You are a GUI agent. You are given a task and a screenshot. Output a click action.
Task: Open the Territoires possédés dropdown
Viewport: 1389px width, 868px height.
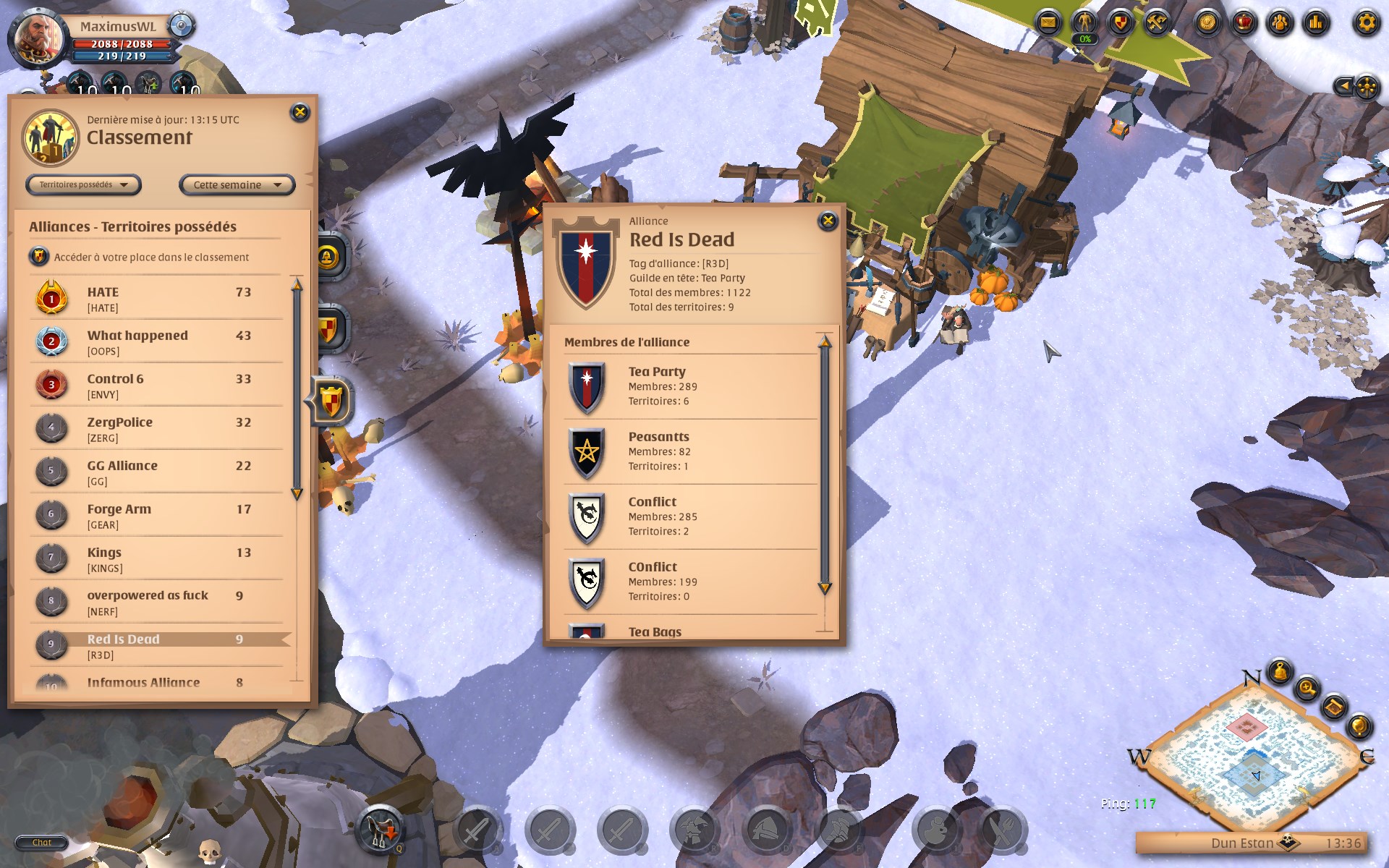(x=83, y=185)
